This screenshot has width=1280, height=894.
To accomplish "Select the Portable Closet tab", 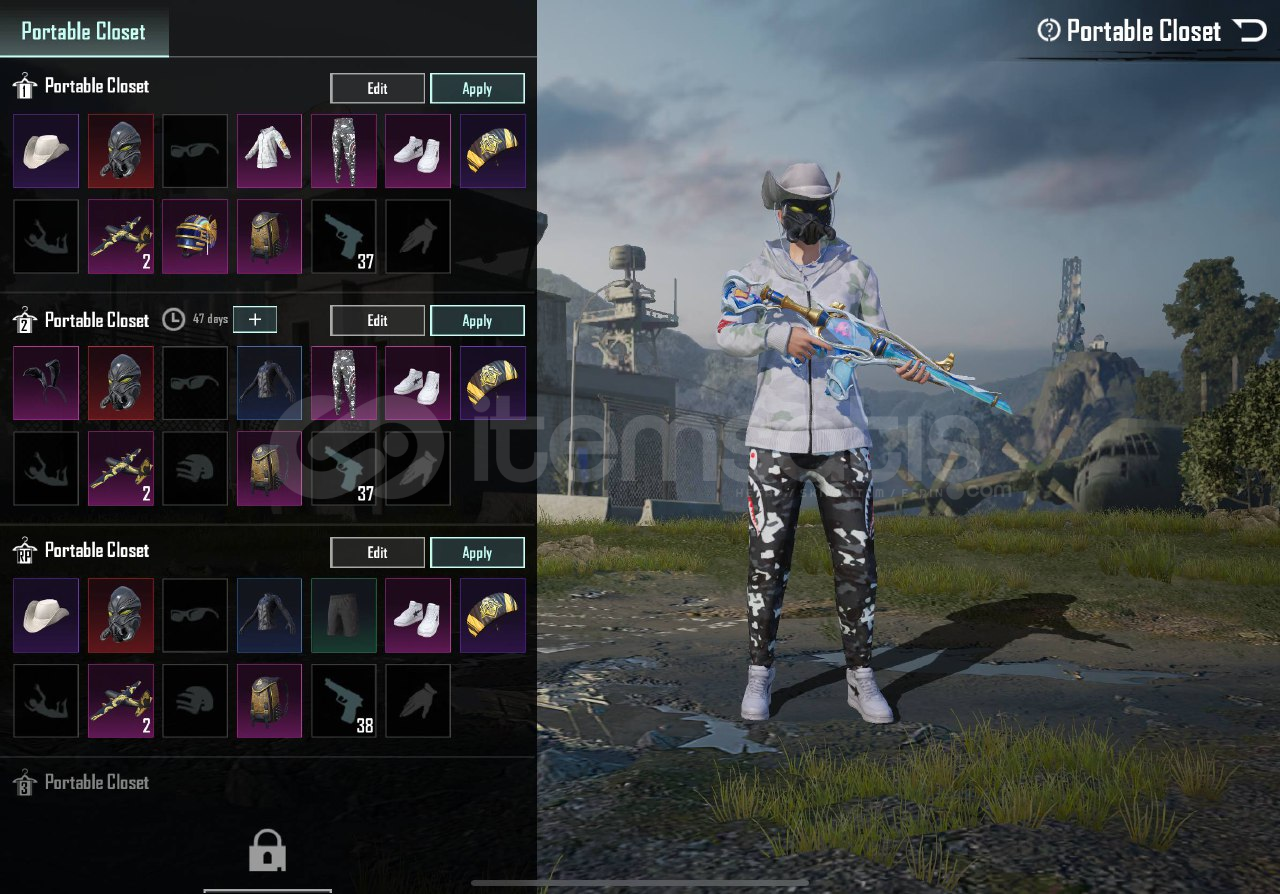I will (x=84, y=31).
